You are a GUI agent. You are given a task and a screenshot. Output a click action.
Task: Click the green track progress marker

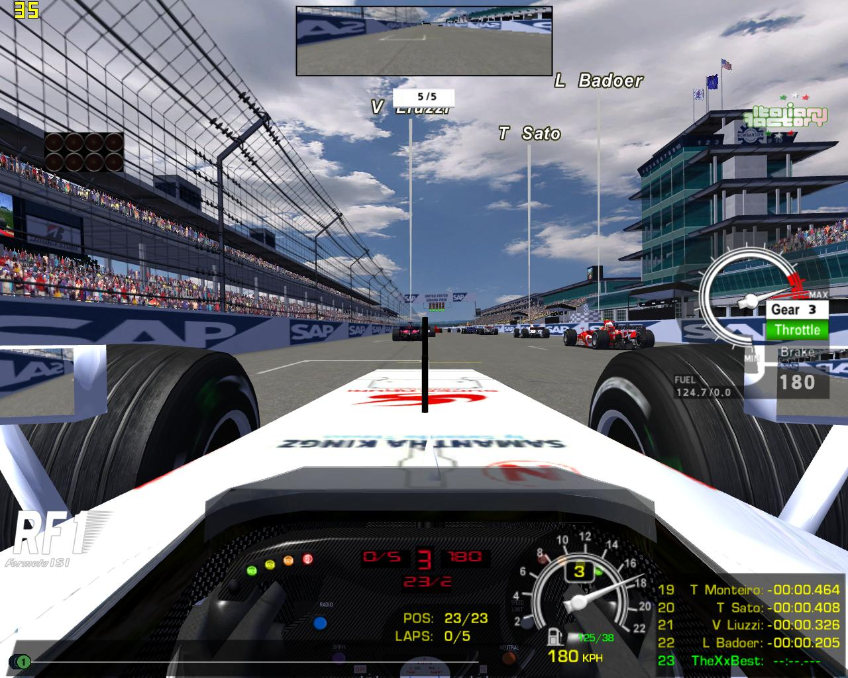[x=23, y=662]
